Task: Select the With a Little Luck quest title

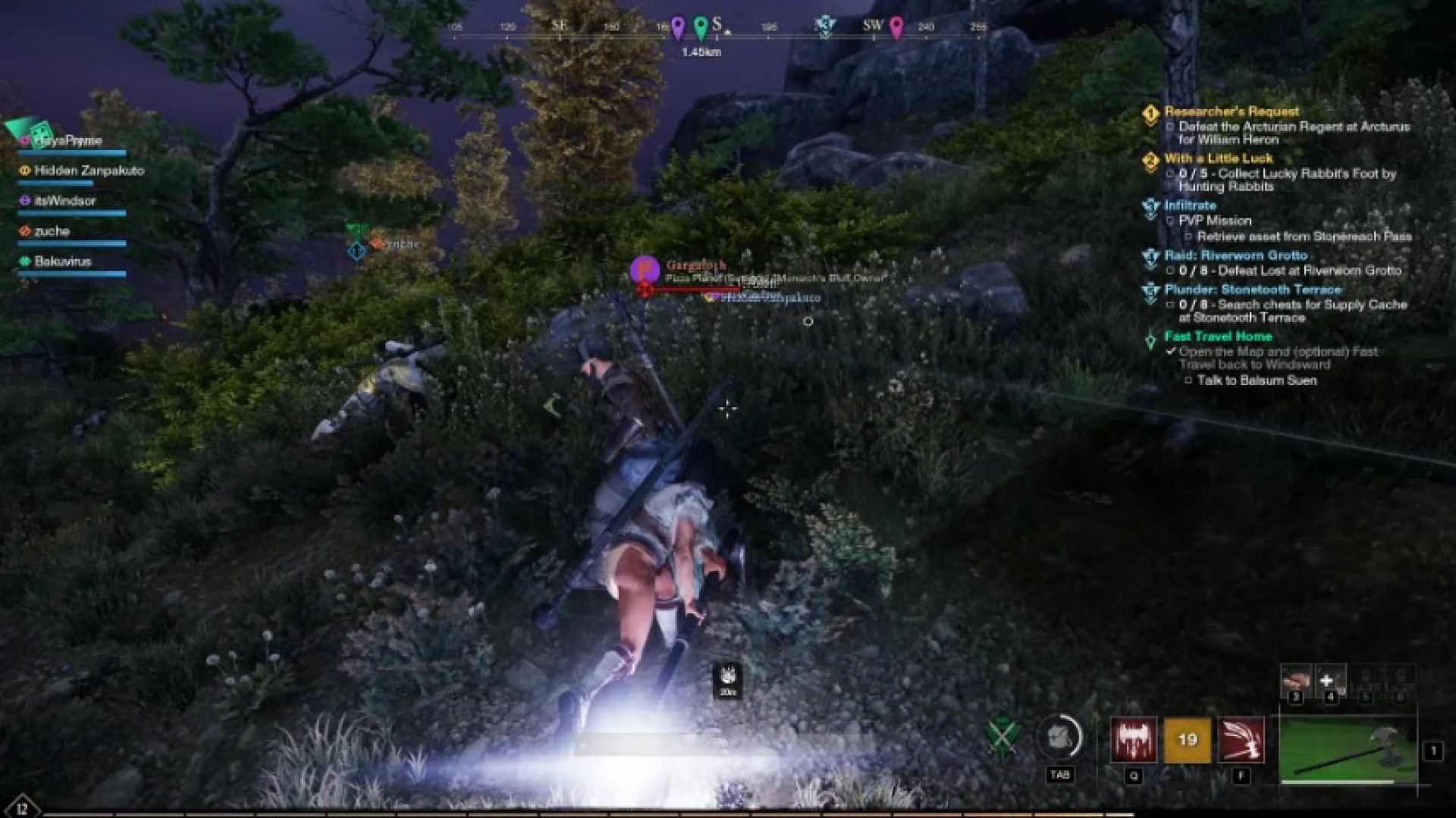Action: click(x=1221, y=158)
